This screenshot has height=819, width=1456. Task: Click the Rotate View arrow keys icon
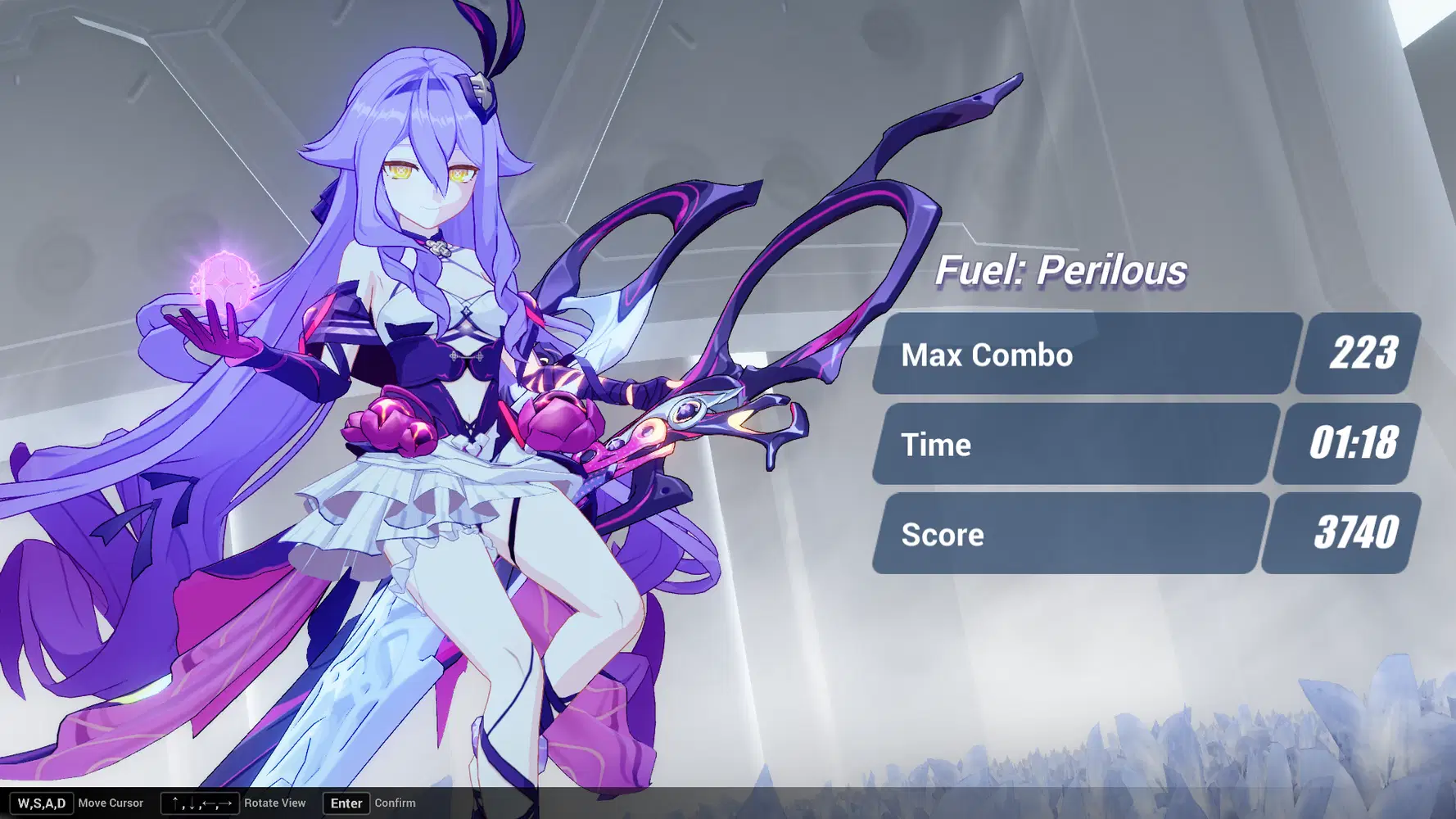click(x=199, y=803)
